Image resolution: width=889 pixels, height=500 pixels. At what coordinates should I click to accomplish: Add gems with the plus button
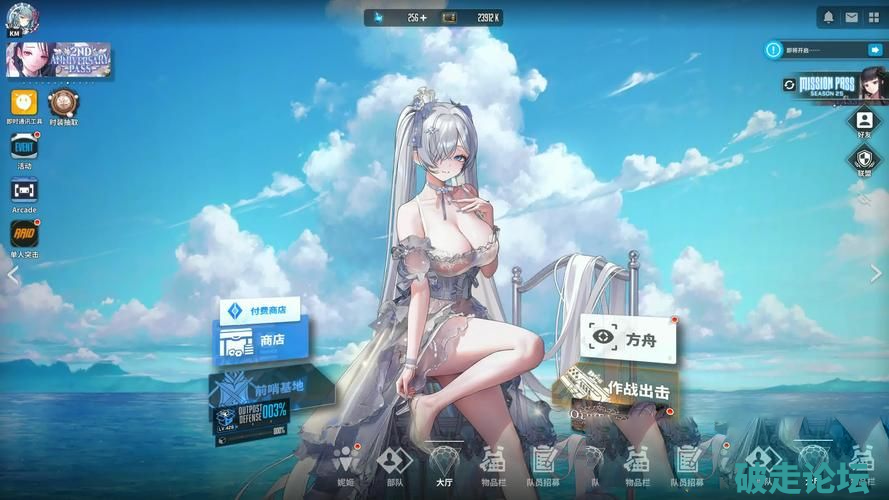pyautogui.click(x=423, y=18)
